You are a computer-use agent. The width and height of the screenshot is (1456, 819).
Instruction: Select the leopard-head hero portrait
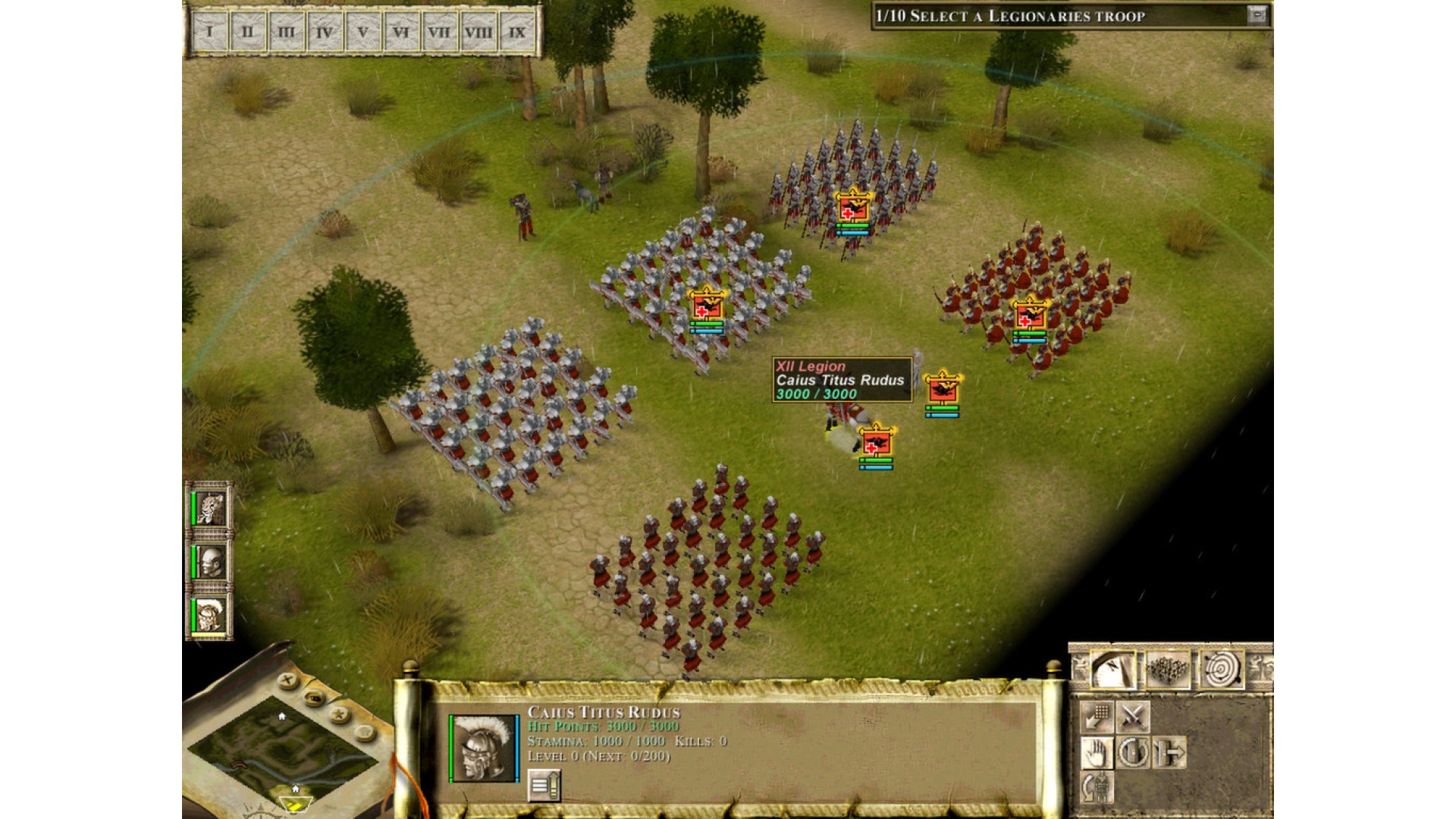[x=209, y=507]
